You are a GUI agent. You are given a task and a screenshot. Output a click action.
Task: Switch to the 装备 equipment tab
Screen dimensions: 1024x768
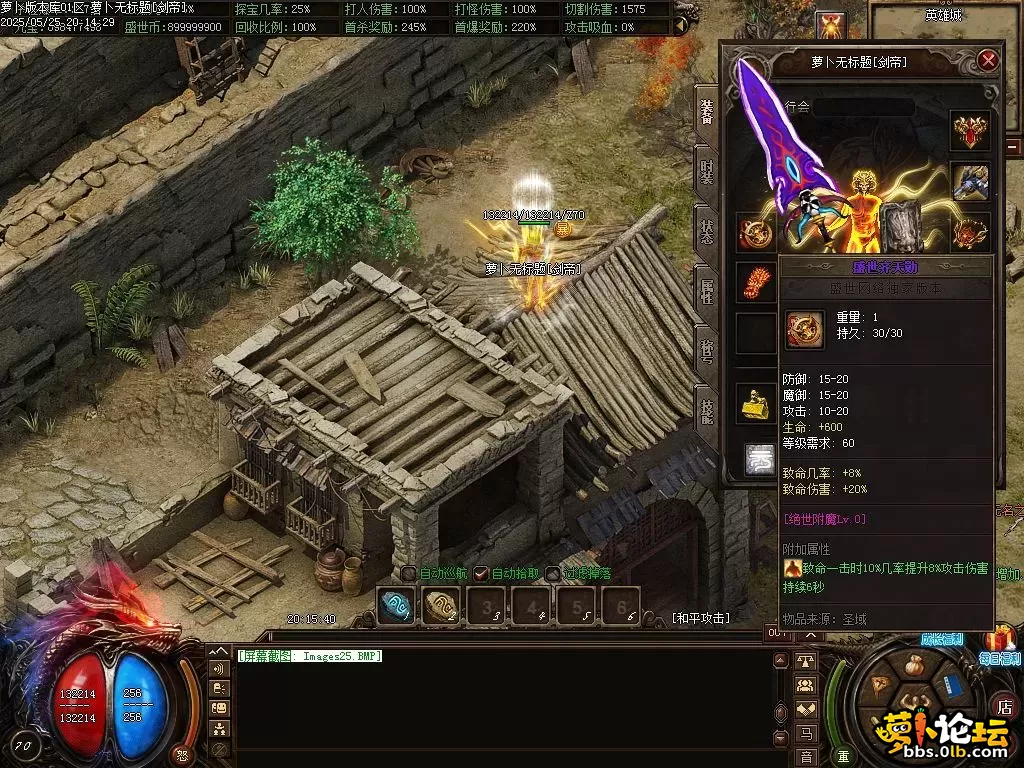tap(707, 117)
